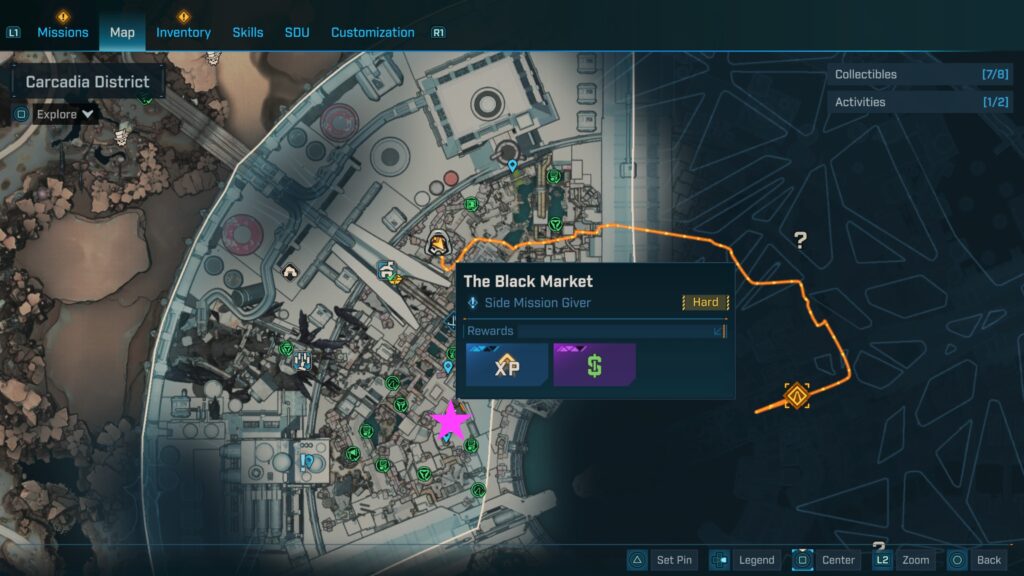Show the Collectibles list entry
Viewport: 1024px width, 576px height.
click(922, 74)
